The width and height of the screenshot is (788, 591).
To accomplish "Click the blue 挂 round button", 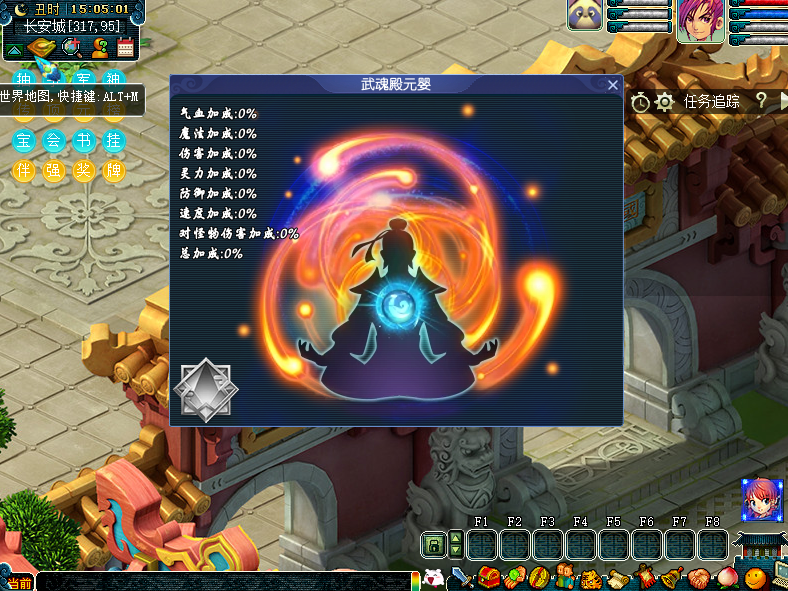I will (115, 141).
